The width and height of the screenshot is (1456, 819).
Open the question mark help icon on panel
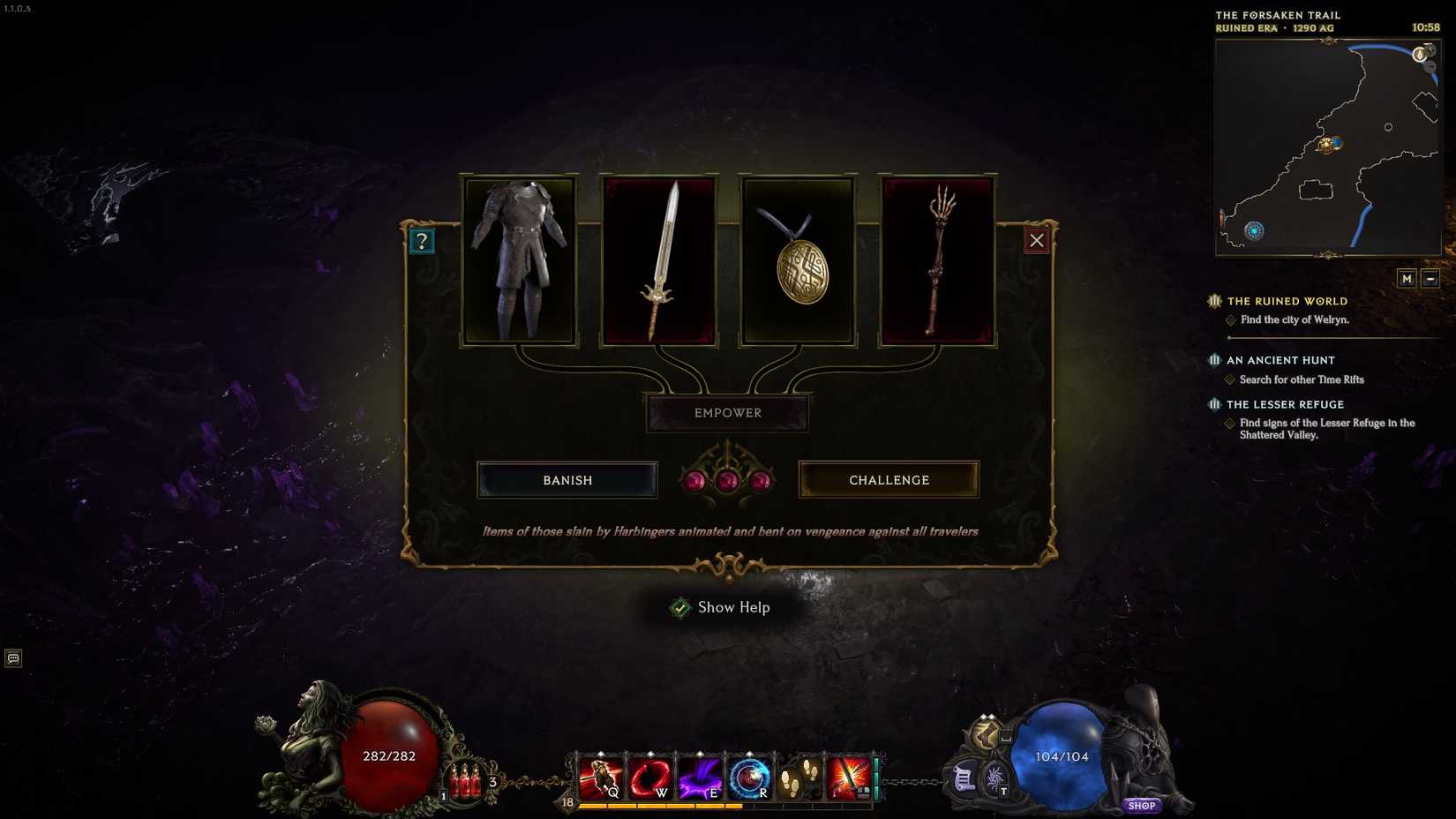coord(422,240)
